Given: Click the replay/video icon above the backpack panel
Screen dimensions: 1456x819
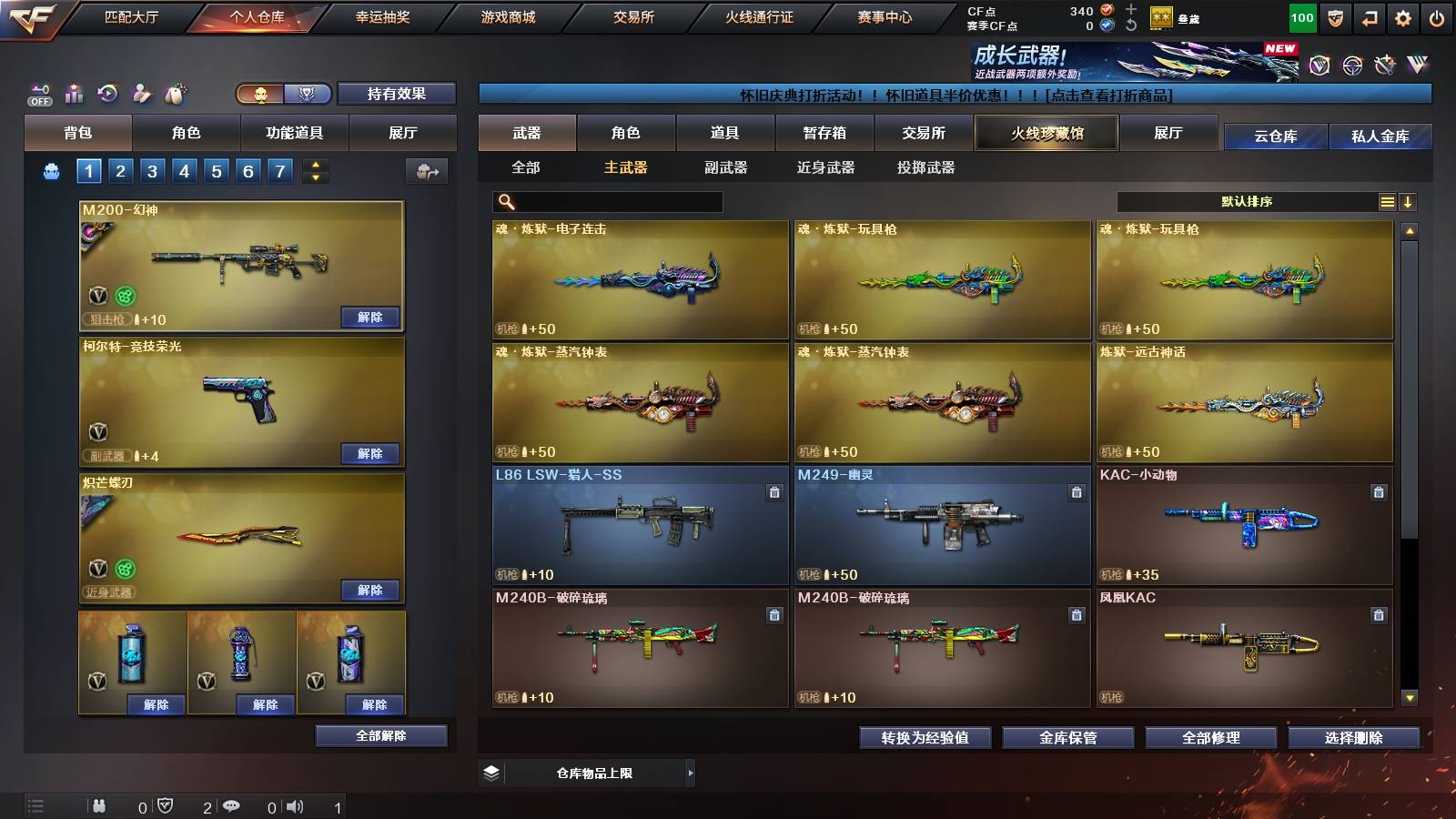Looking at the screenshot, I should [106, 92].
